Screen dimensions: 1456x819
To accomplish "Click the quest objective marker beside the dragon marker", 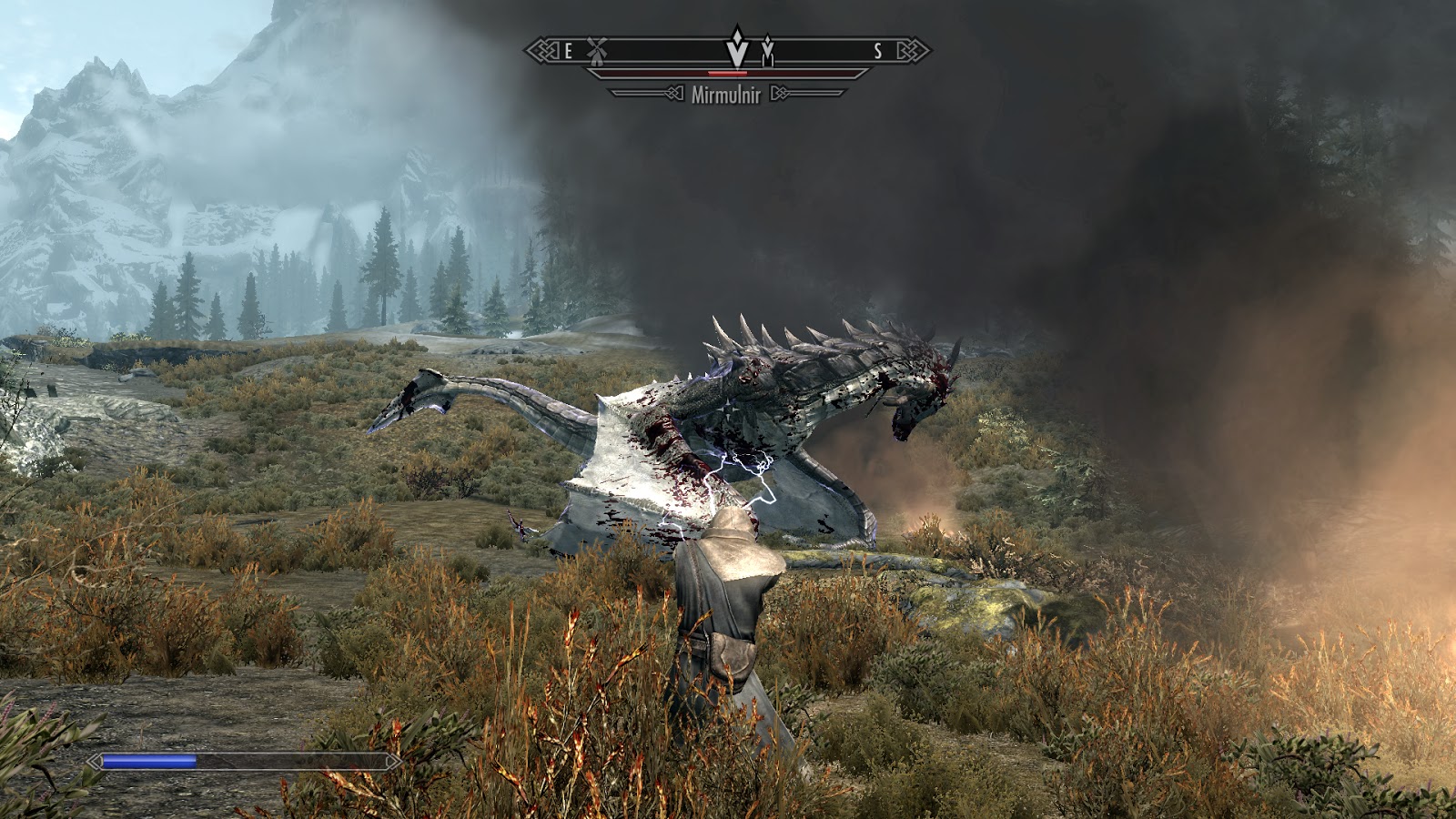I will (x=769, y=50).
